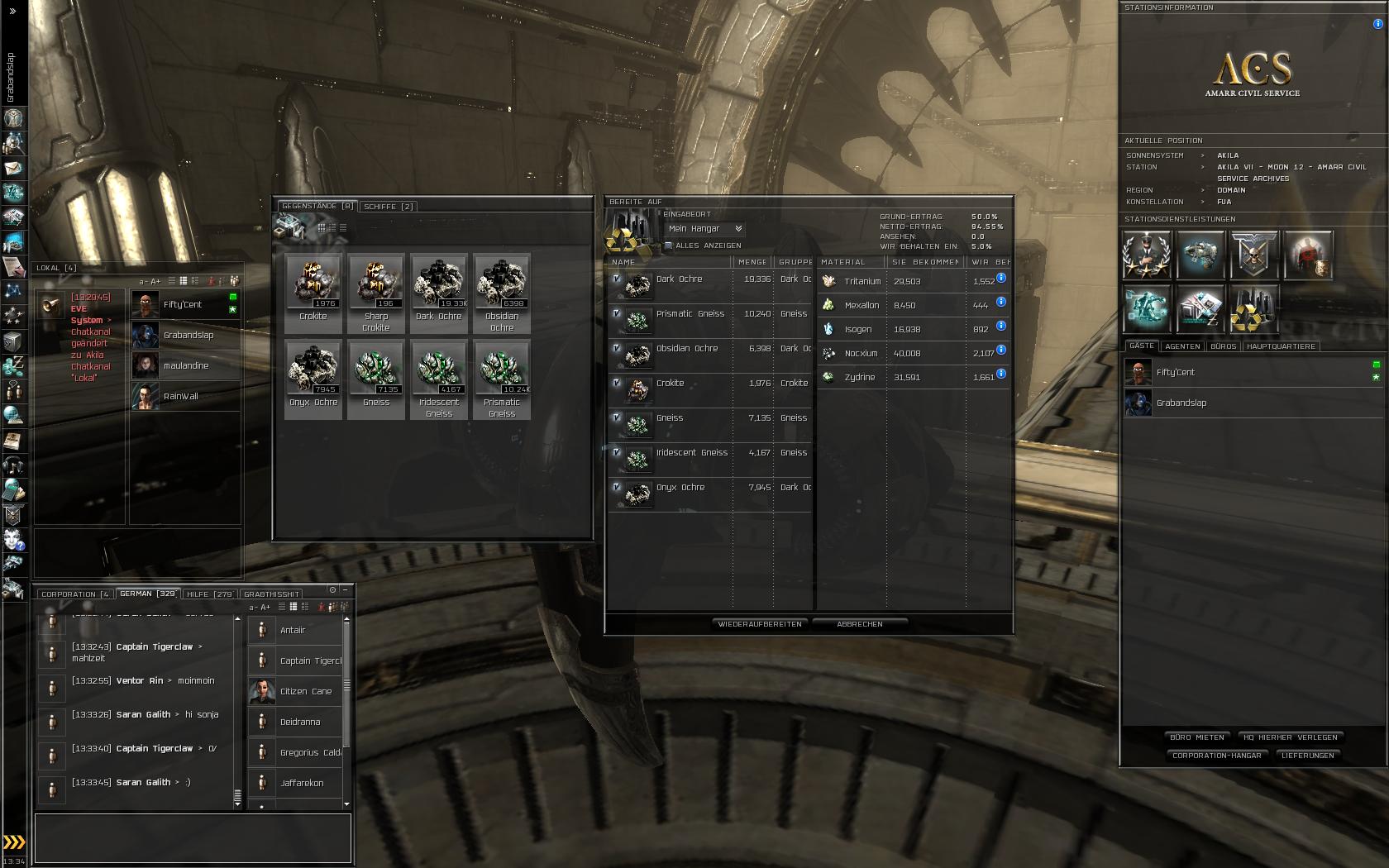
Task: Select maulandine in the local list
Action: pos(186,365)
